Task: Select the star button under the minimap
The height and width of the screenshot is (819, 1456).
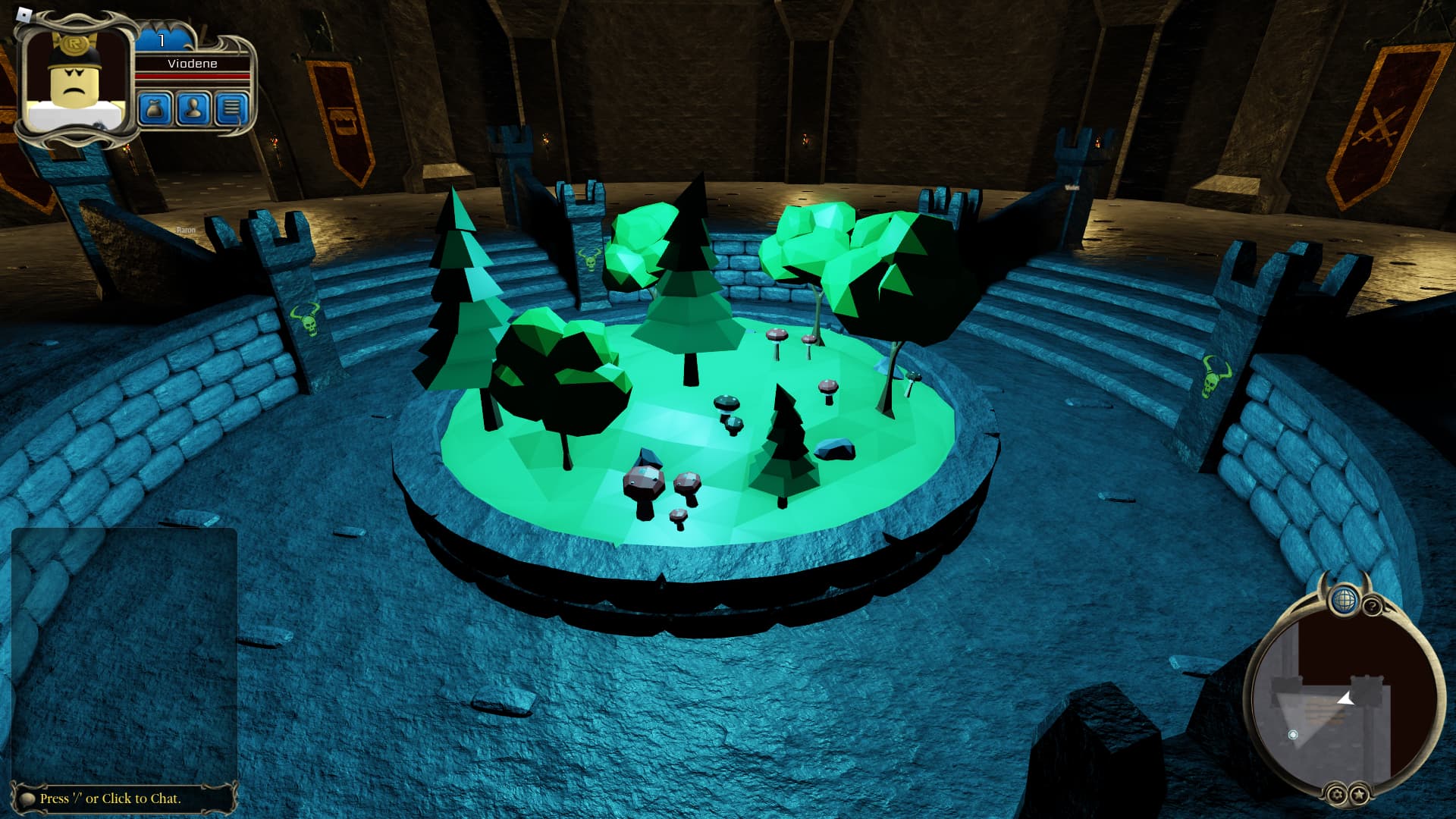Action: pyautogui.click(x=1358, y=795)
